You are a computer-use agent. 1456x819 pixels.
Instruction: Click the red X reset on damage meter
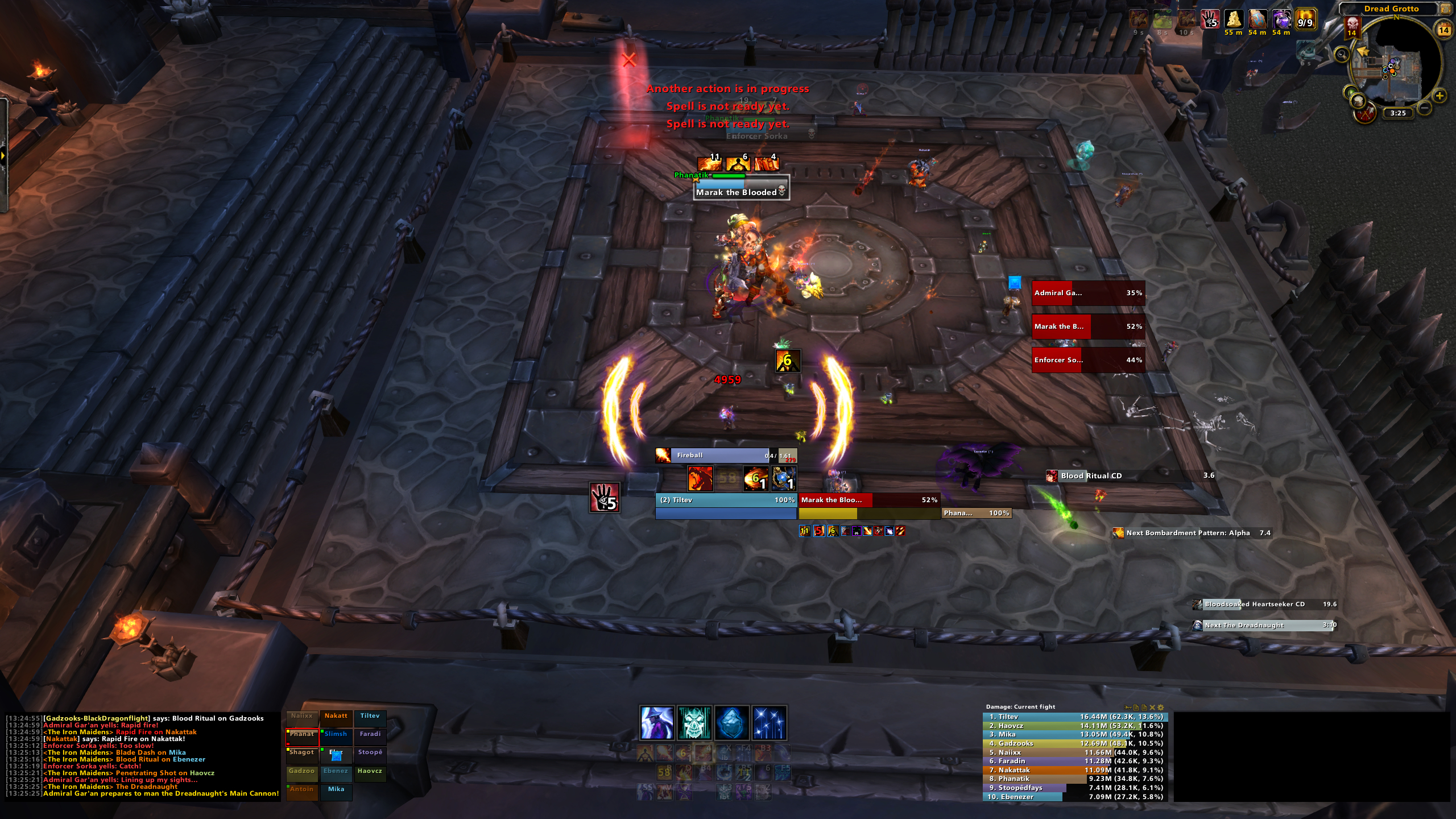point(1152,707)
